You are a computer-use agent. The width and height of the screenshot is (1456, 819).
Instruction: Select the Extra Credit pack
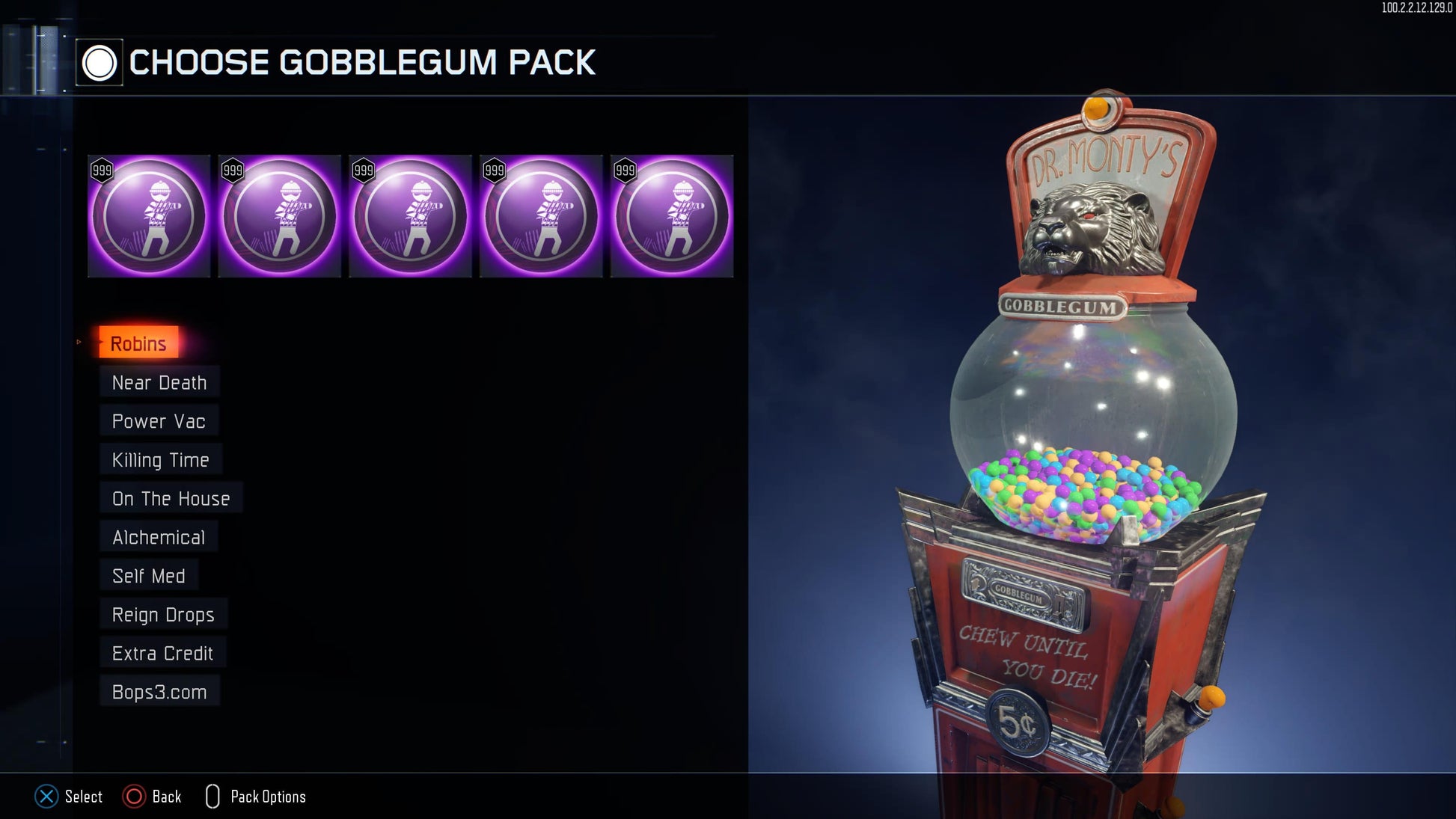(x=162, y=653)
